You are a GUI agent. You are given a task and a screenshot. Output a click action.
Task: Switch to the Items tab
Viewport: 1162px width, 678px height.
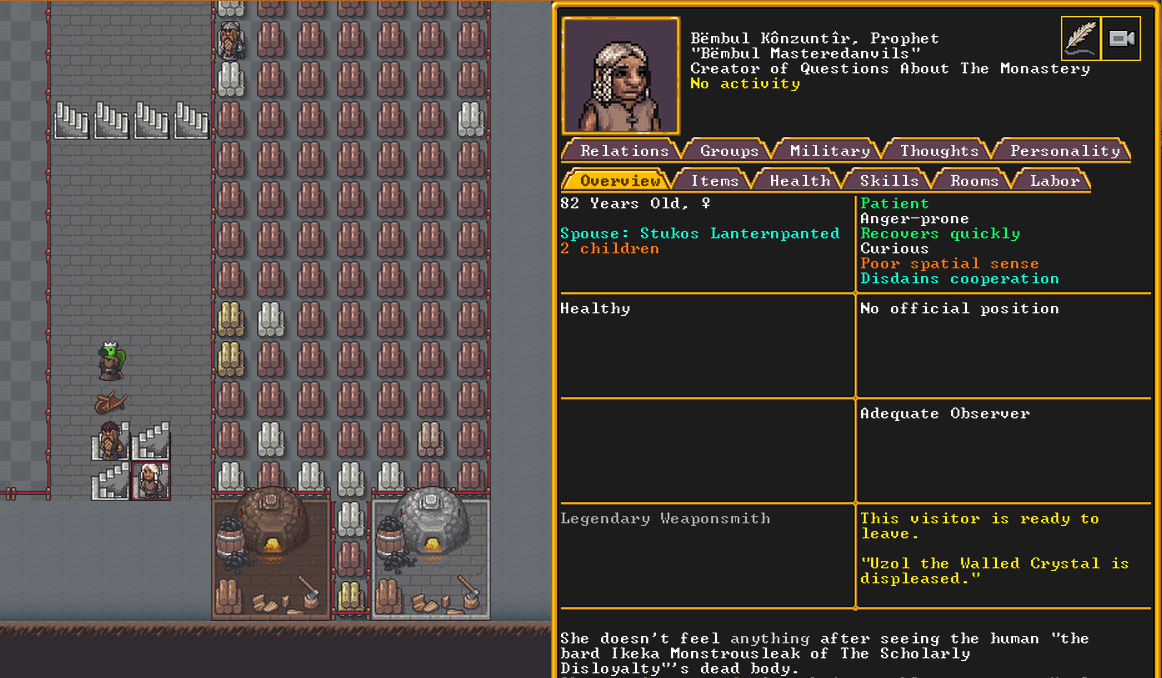click(x=714, y=181)
